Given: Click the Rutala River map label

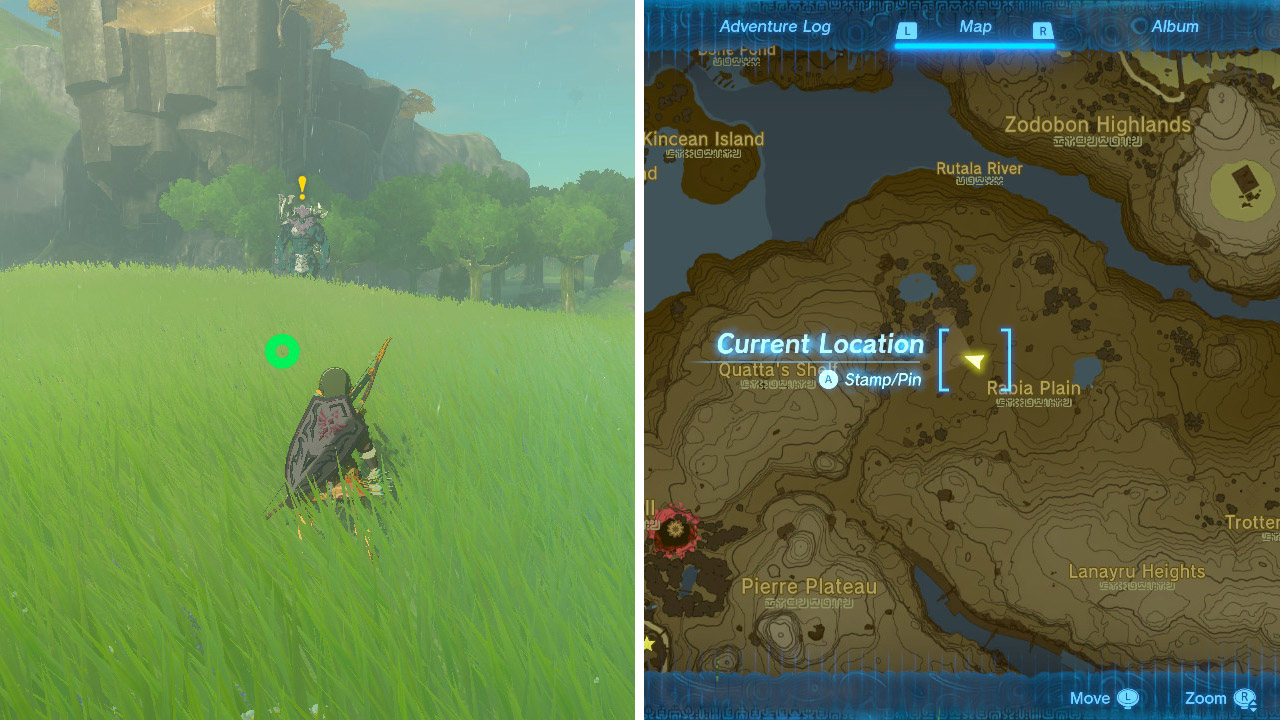Looking at the screenshot, I should pos(979,169).
